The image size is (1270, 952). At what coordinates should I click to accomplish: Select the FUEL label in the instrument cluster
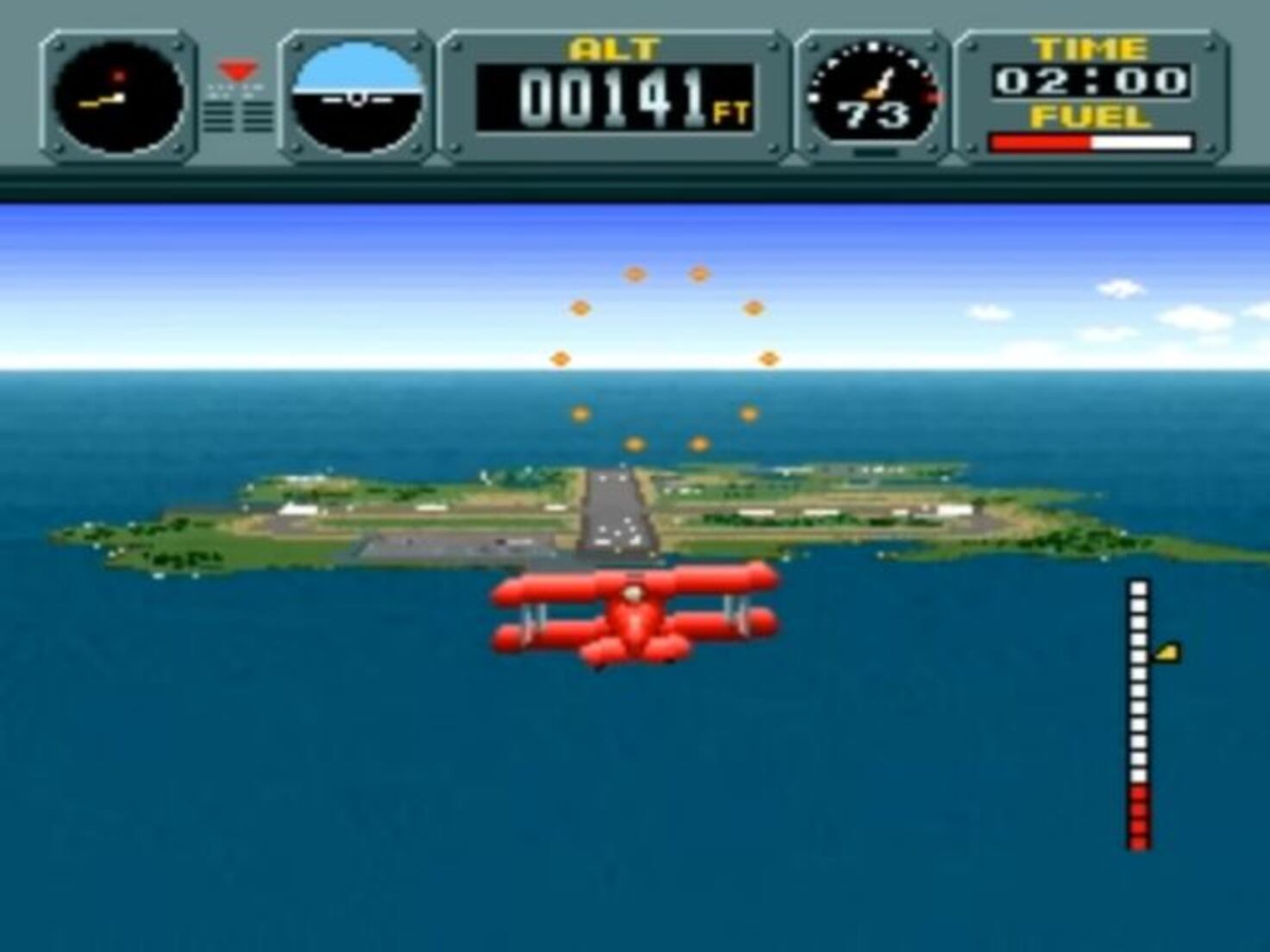[1092, 116]
